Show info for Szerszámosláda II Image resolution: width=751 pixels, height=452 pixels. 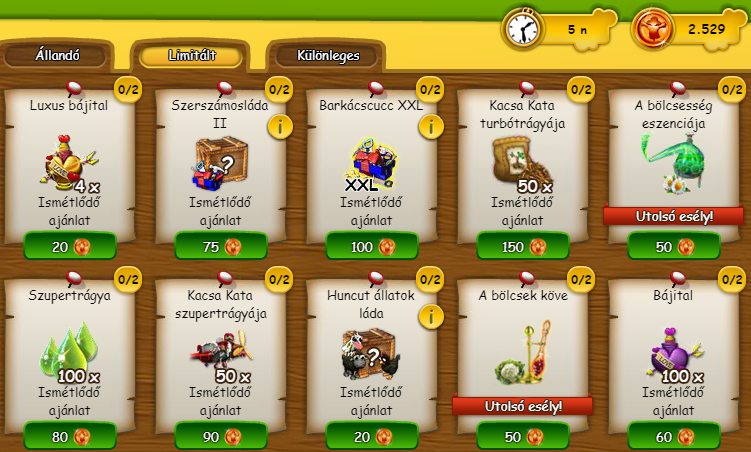[x=280, y=126]
